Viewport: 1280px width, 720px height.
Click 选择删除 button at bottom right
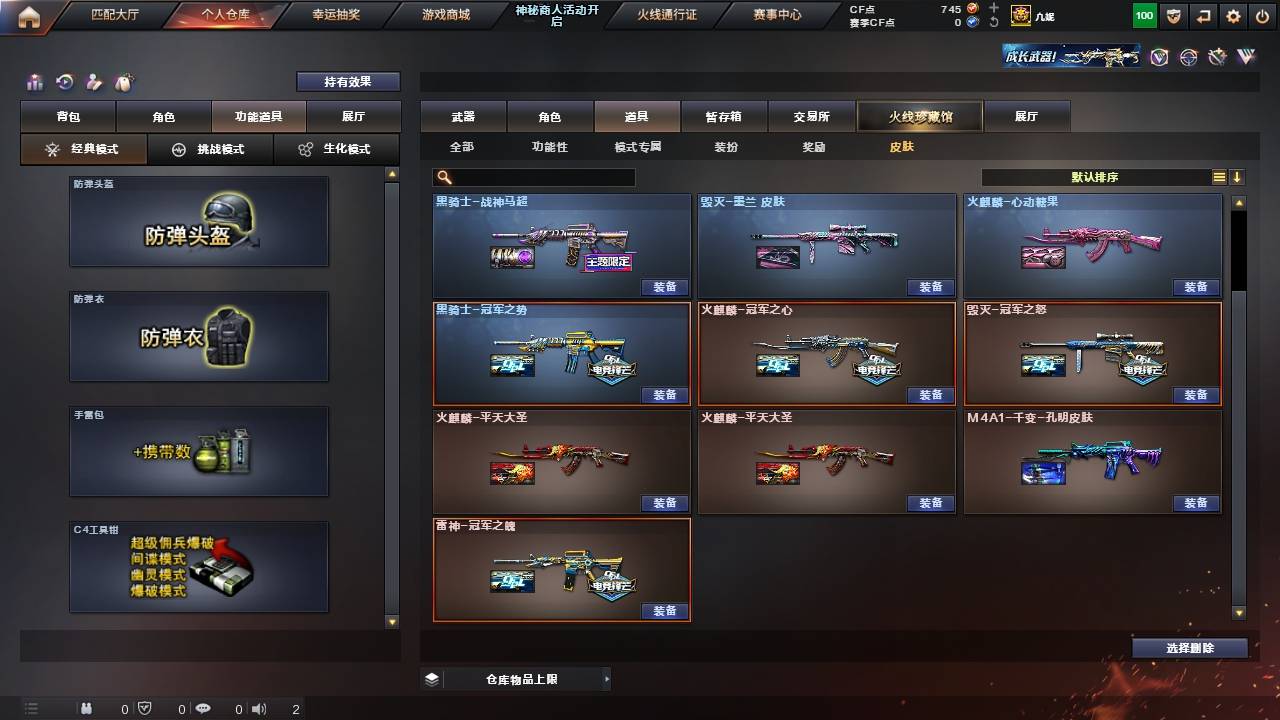pos(1190,647)
